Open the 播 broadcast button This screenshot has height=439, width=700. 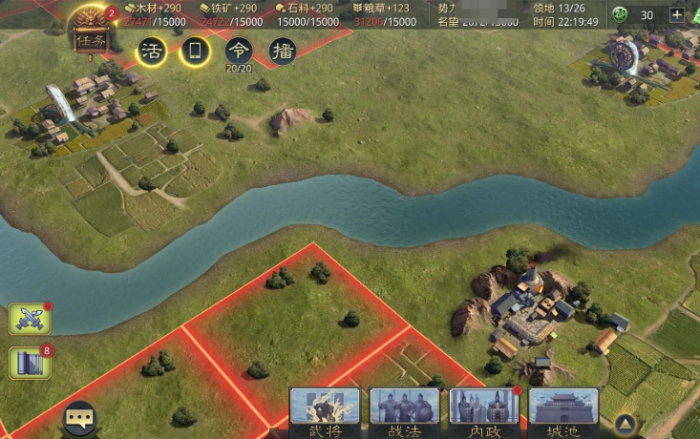coord(283,51)
